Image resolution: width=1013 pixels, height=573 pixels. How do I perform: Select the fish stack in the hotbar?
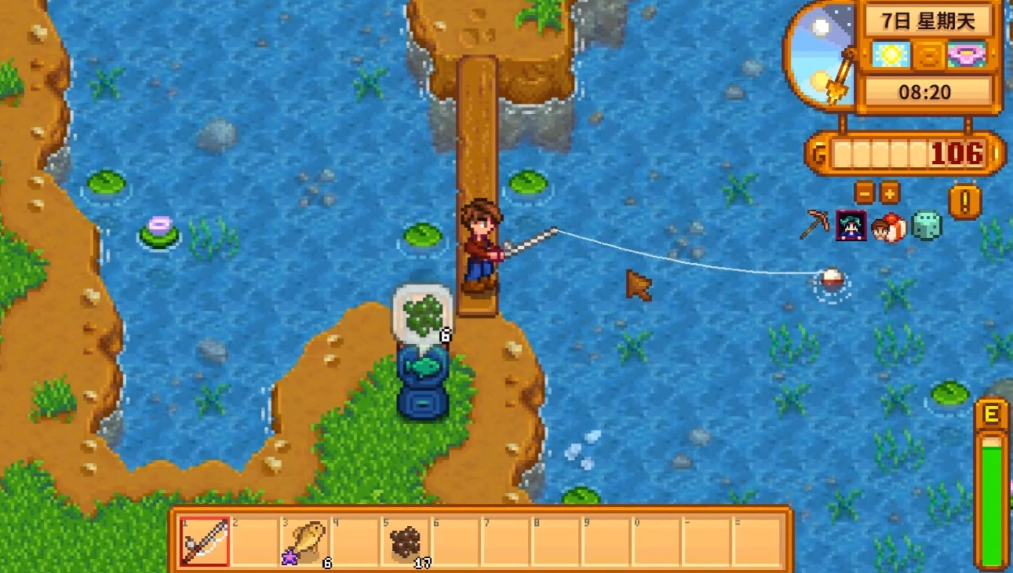click(307, 541)
